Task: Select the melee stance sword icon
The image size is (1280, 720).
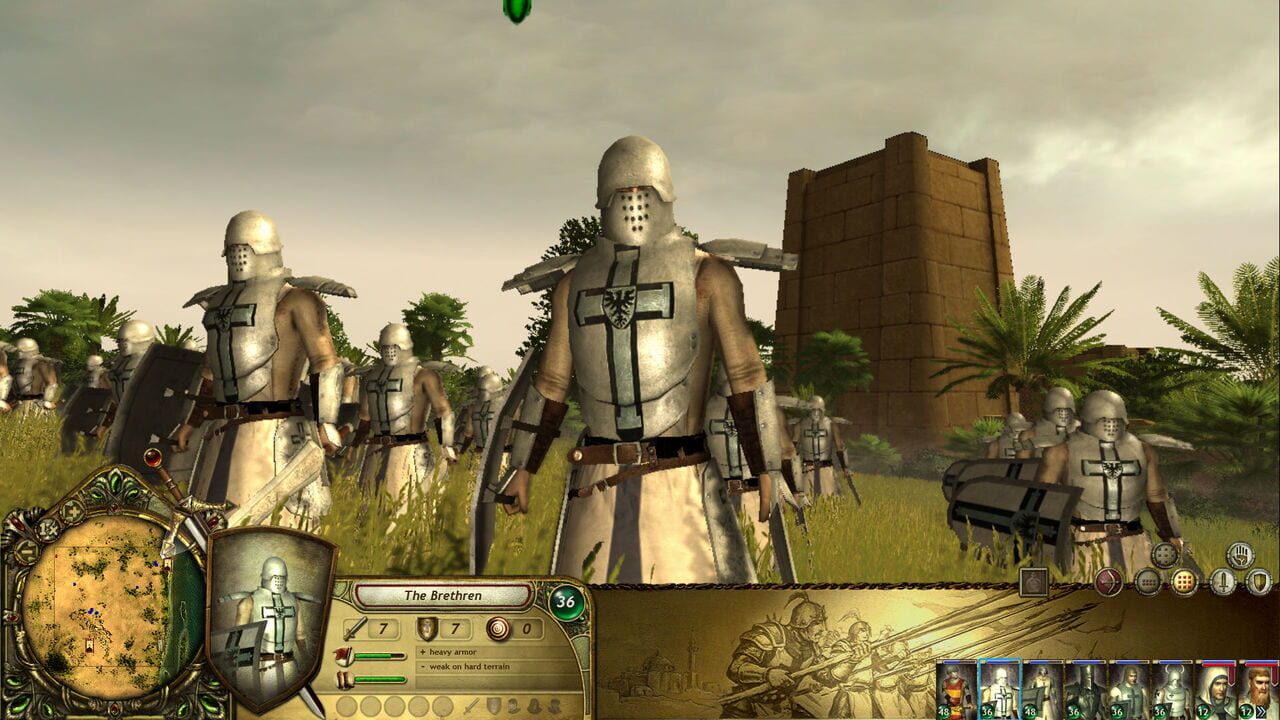Action: pos(1224,583)
